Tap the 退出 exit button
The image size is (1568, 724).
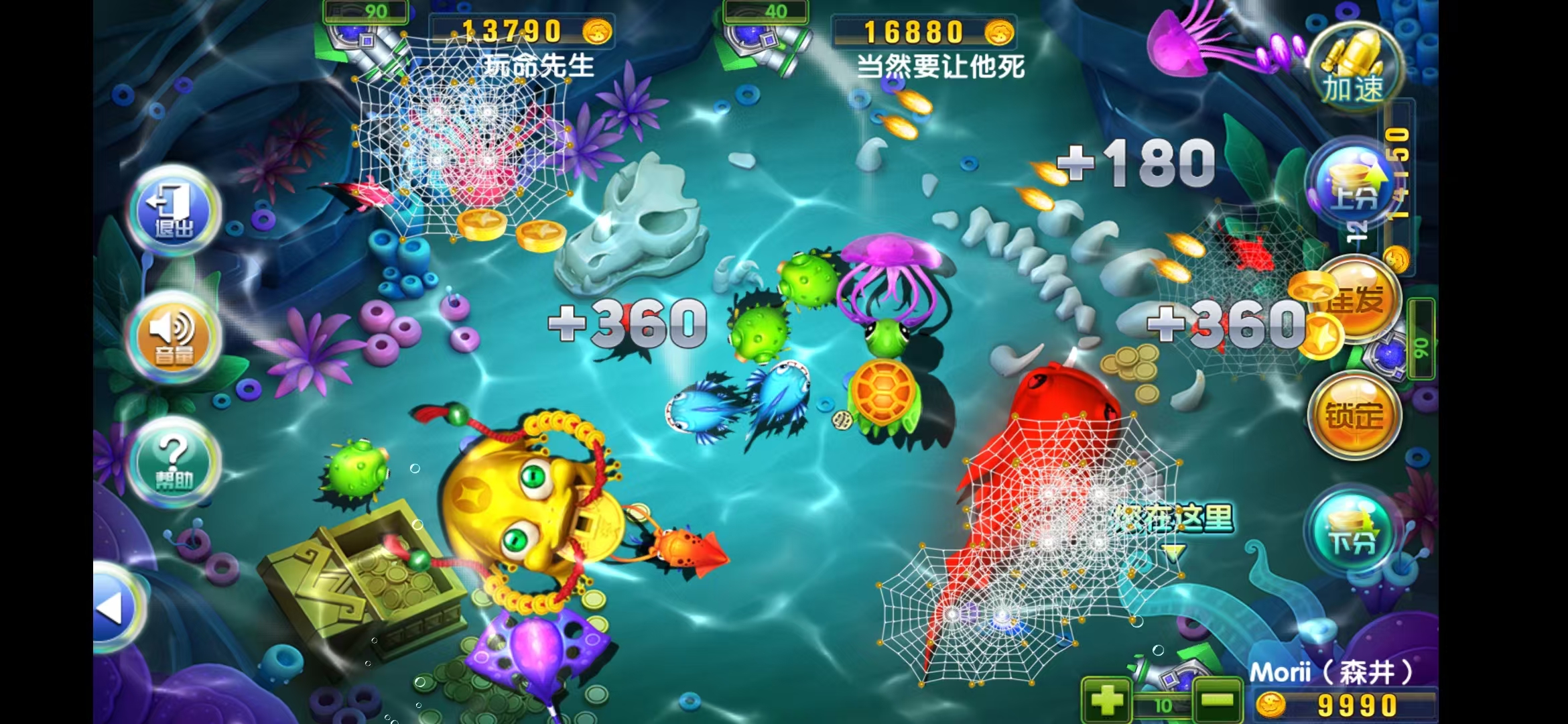point(174,209)
